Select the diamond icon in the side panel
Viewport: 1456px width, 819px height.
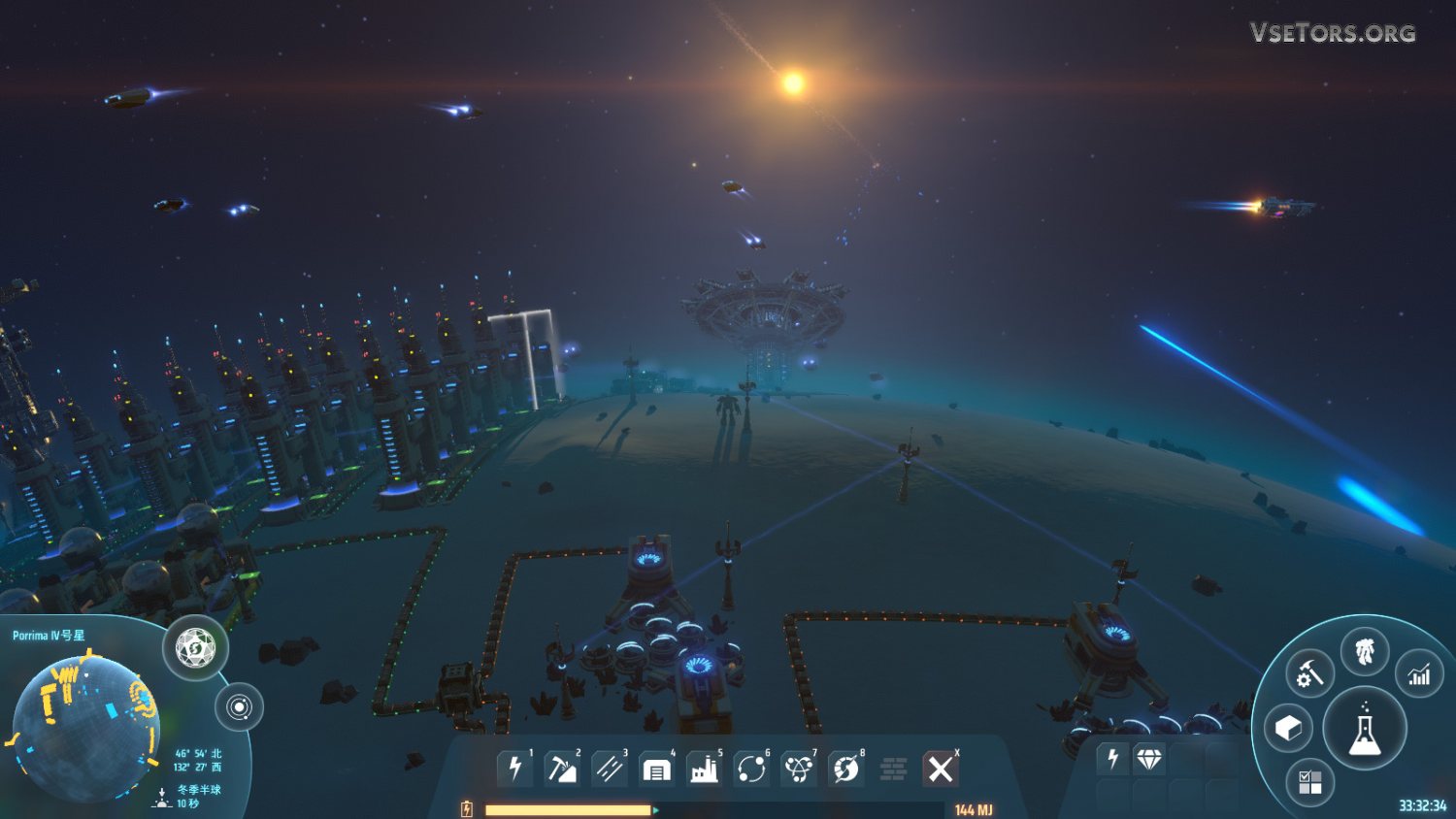(1149, 759)
